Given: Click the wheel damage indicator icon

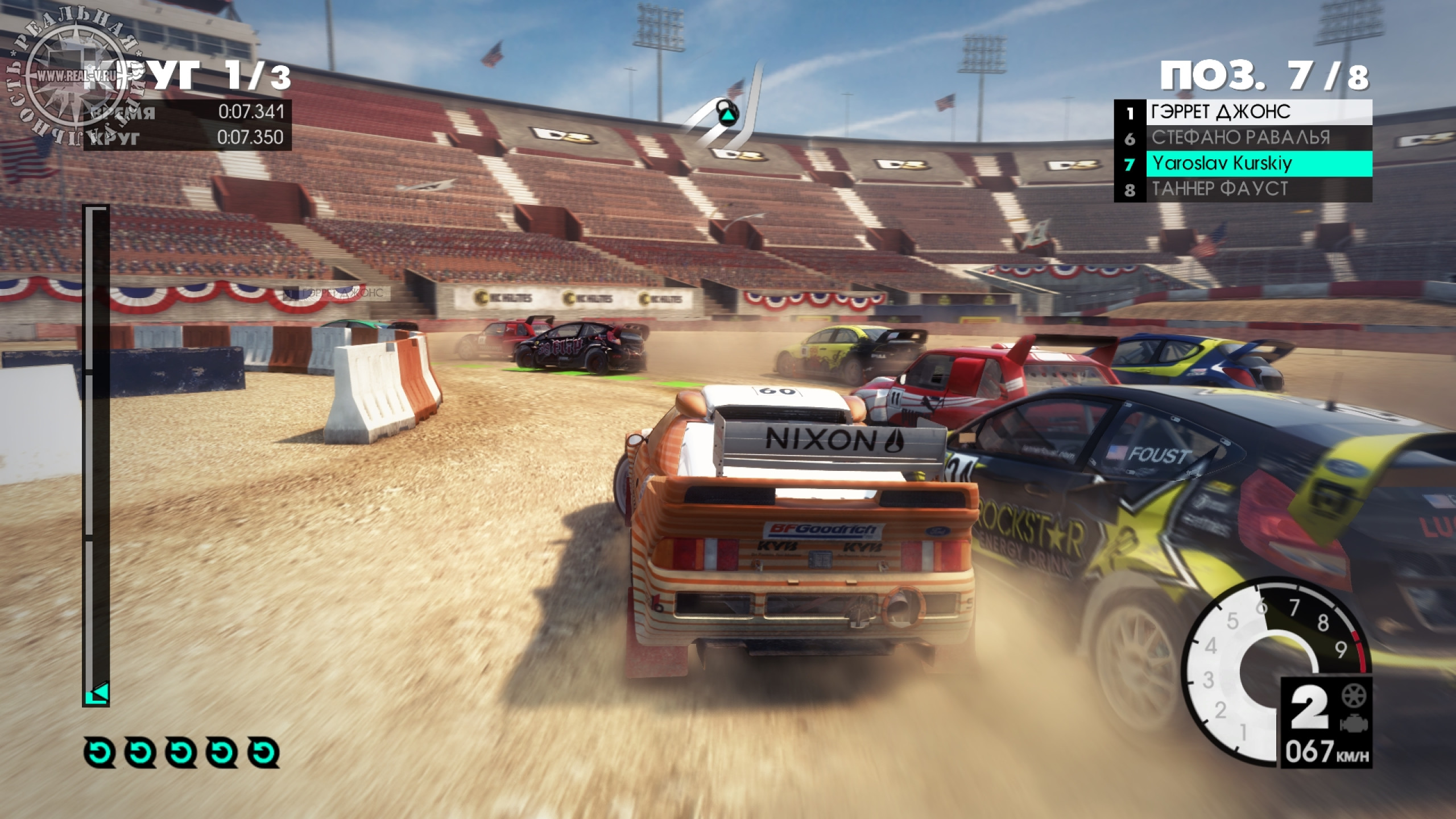Looking at the screenshot, I should coord(1354,696).
